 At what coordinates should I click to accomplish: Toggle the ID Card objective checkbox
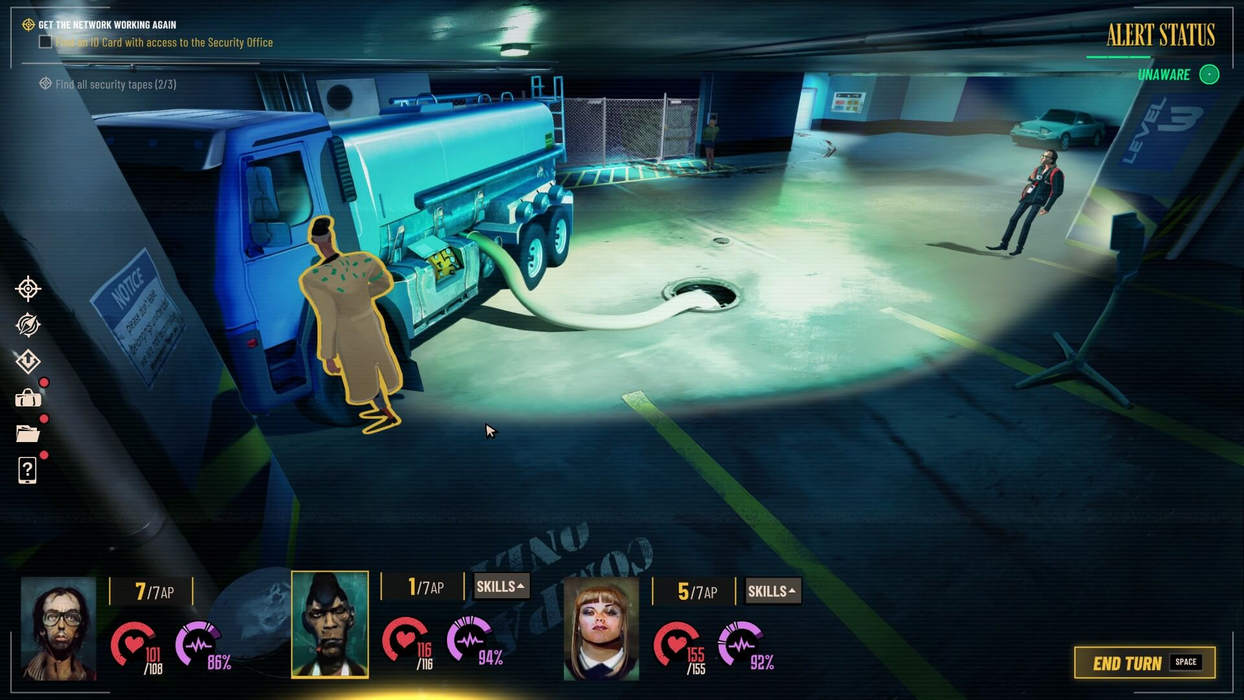(x=45, y=42)
